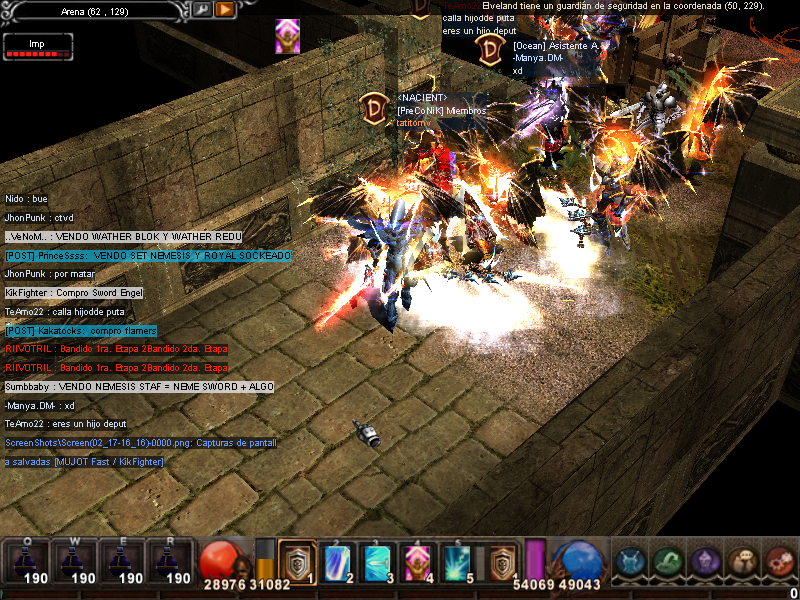Screen dimensions: 800x600
Task: Click KikFighter's chat message about Sword Engel
Action: tap(74, 293)
